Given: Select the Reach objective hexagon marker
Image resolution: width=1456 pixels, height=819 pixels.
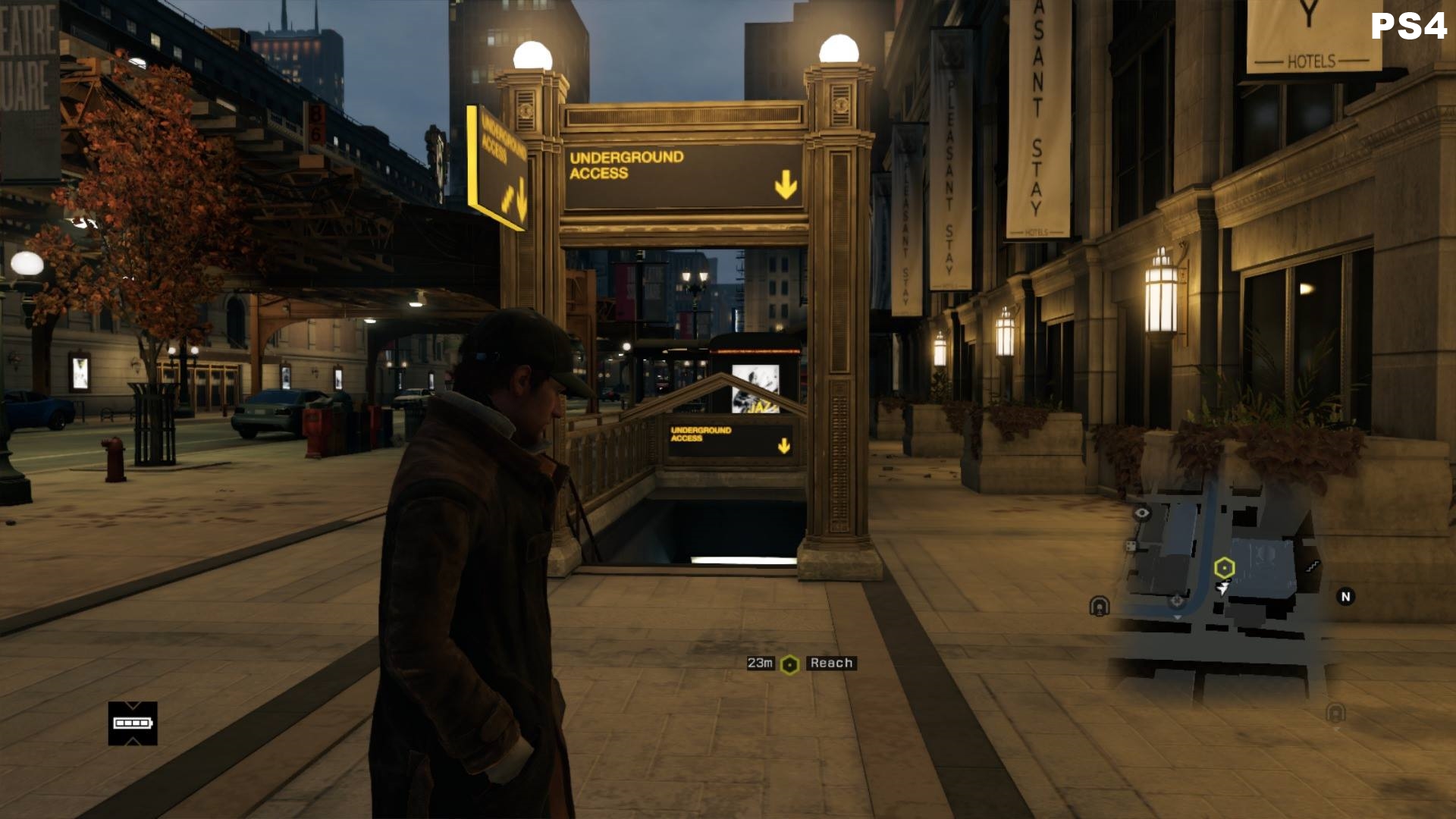Looking at the screenshot, I should 789,664.
